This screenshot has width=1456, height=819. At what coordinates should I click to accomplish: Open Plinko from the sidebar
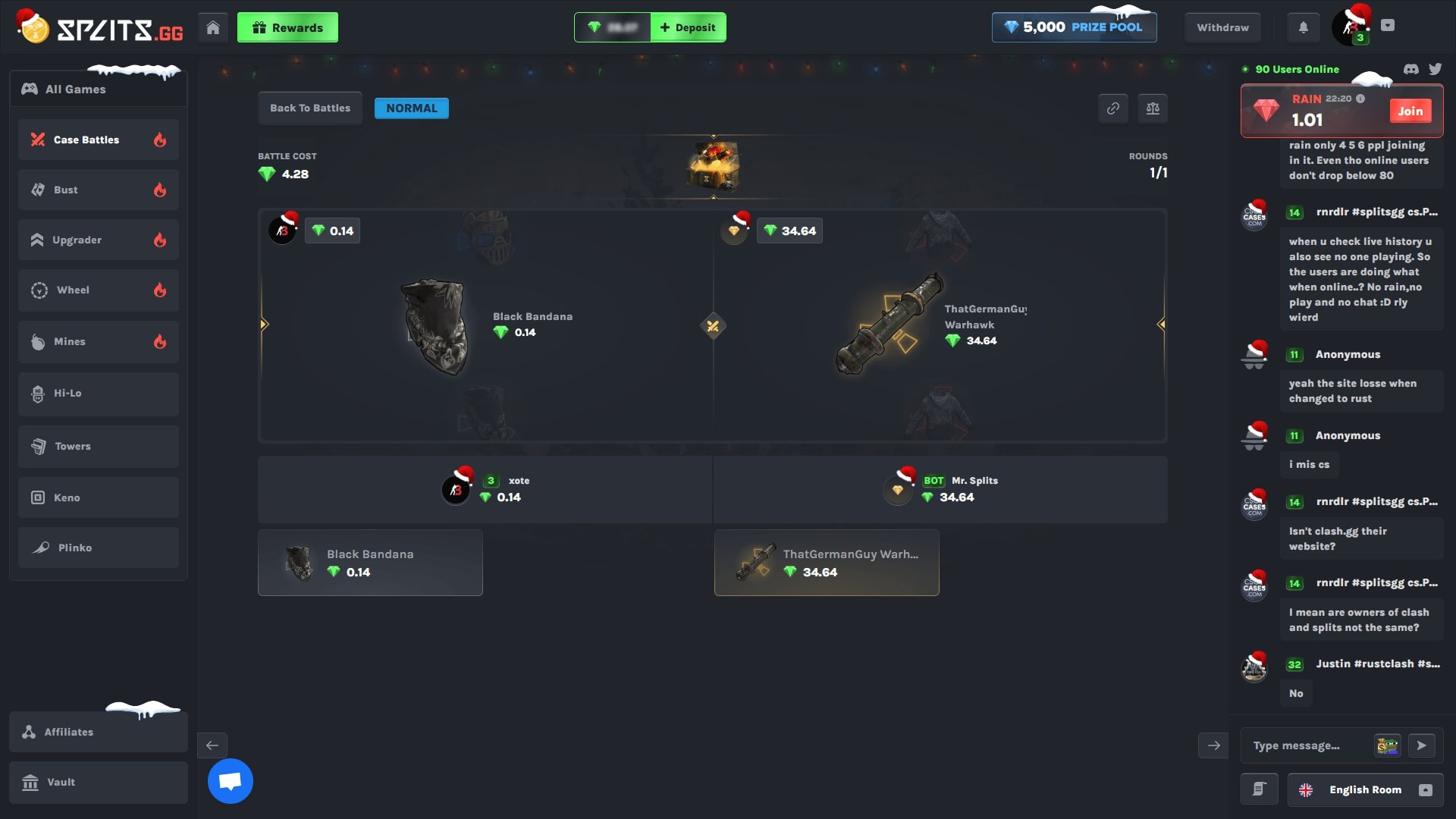click(x=74, y=548)
